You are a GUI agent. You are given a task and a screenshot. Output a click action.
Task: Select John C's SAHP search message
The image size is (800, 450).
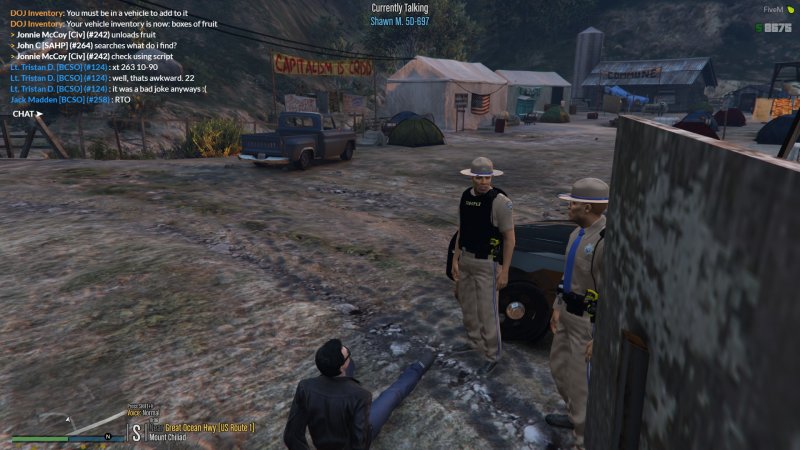(x=97, y=45)
